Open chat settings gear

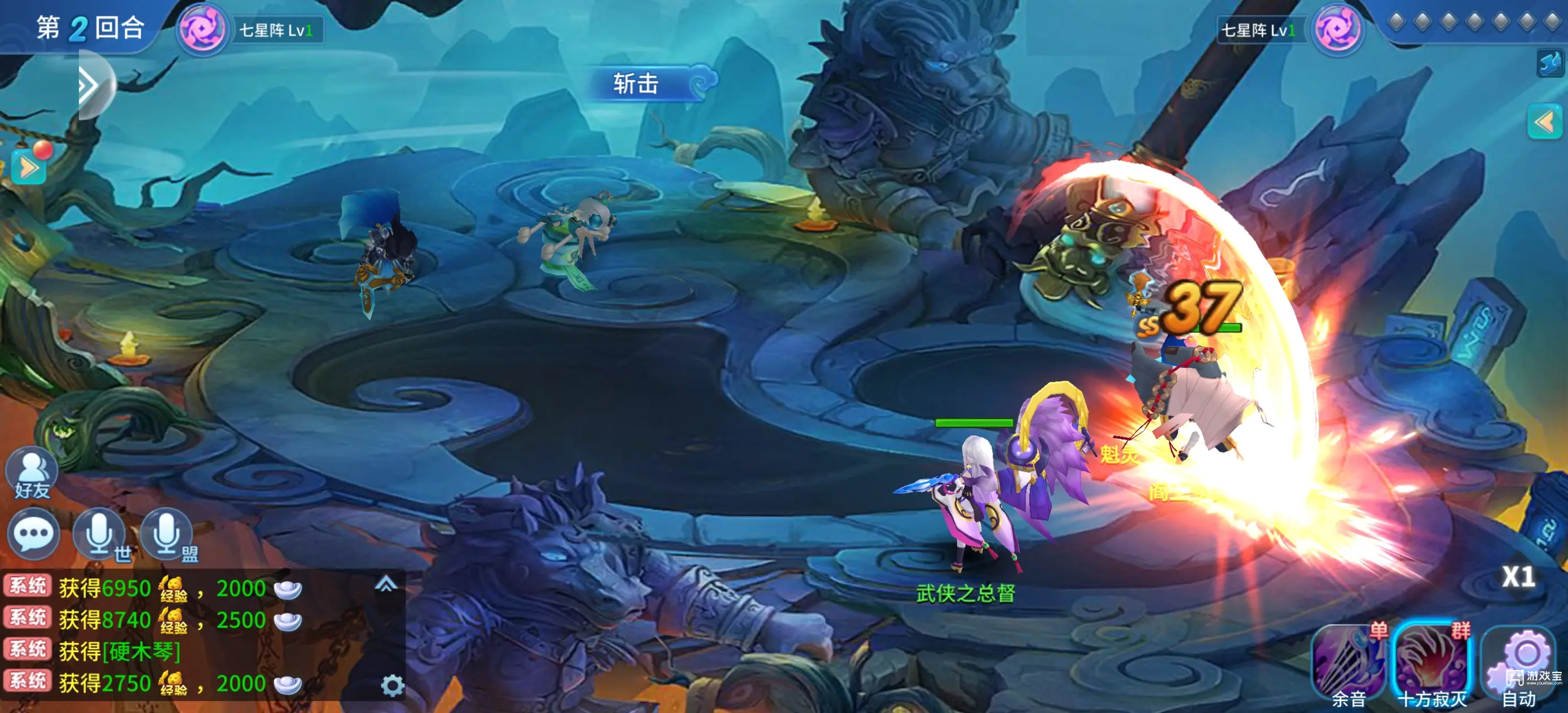(392, 686)
